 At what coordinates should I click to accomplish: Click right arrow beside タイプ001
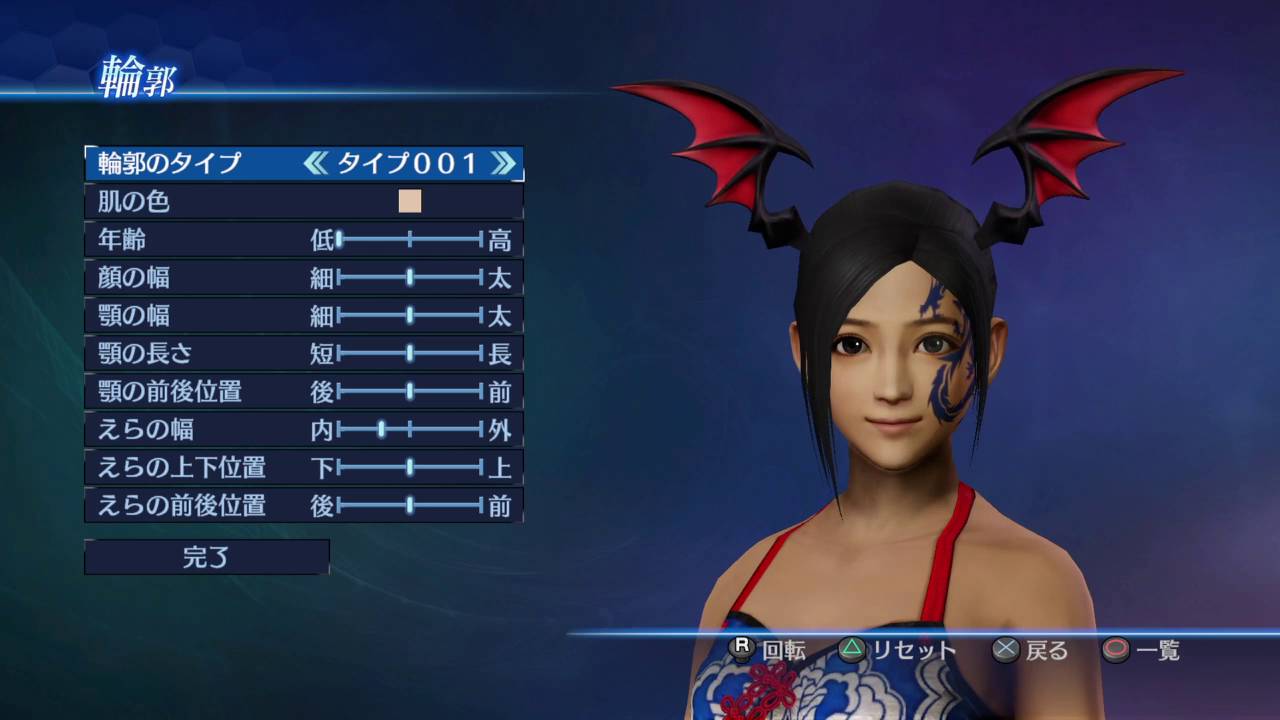[x=504, y=163]
